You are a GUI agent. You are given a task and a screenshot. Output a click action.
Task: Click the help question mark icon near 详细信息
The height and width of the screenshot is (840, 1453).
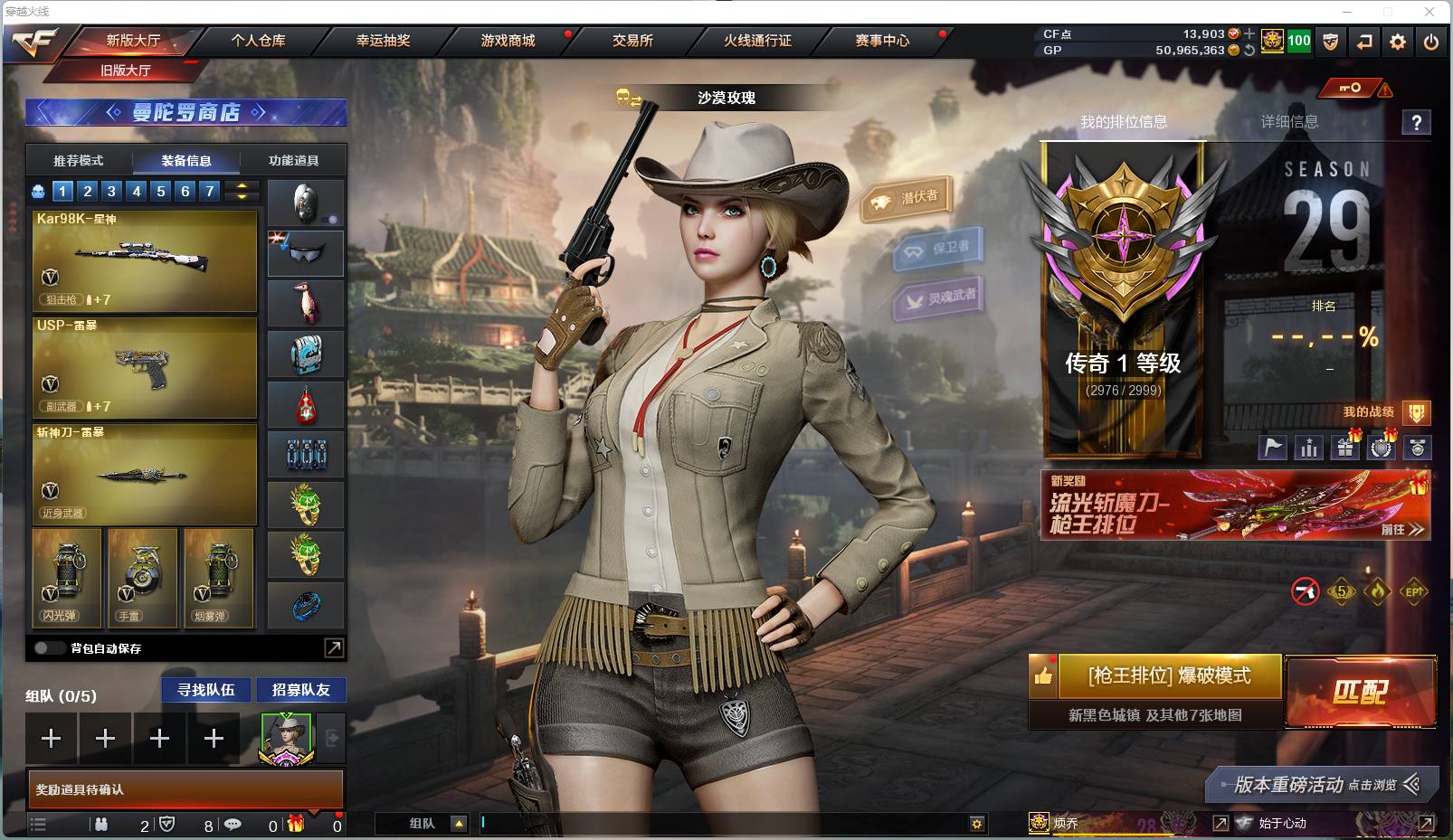tap(1418, 124)
